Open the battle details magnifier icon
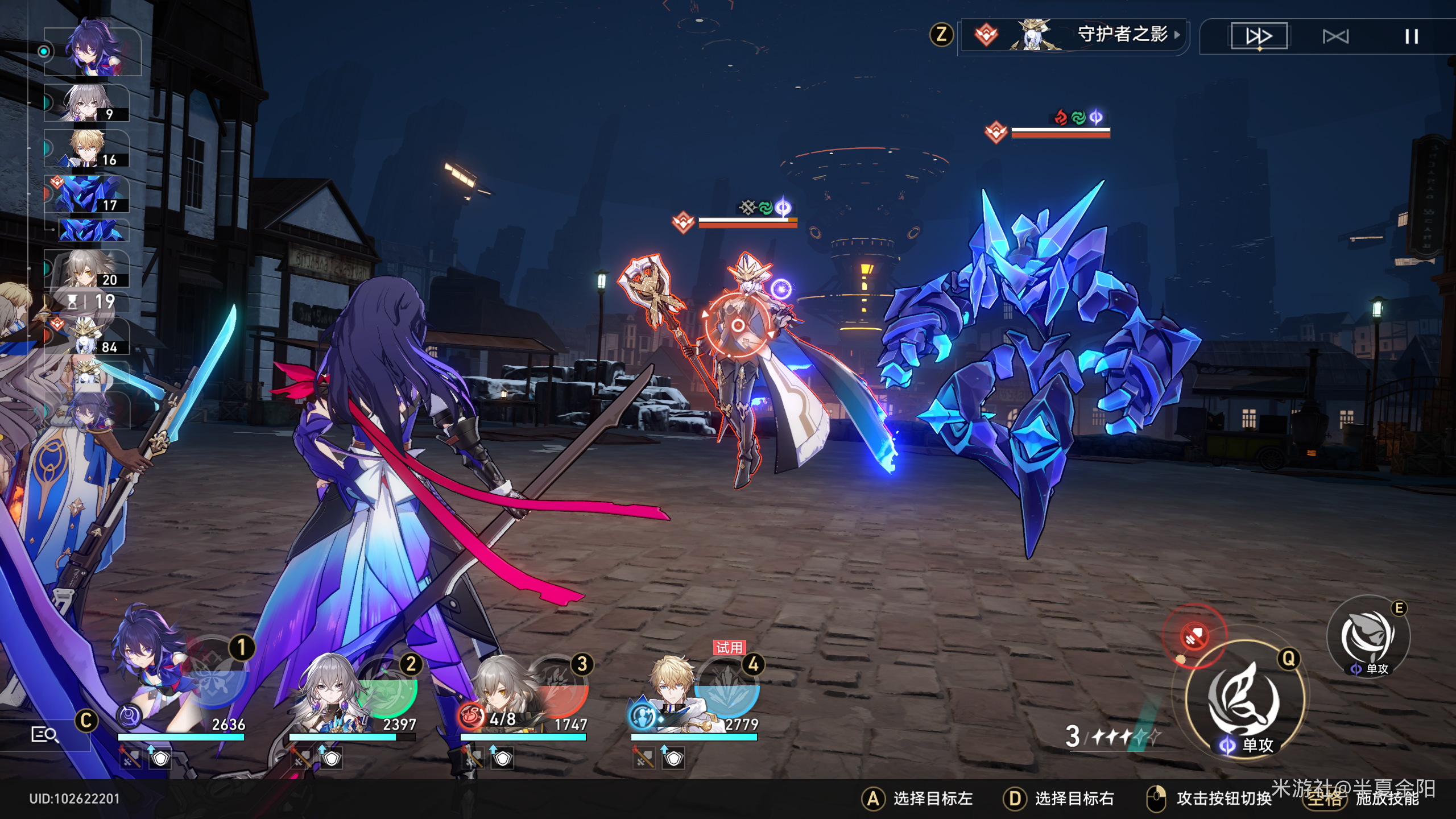 [44, 735]
